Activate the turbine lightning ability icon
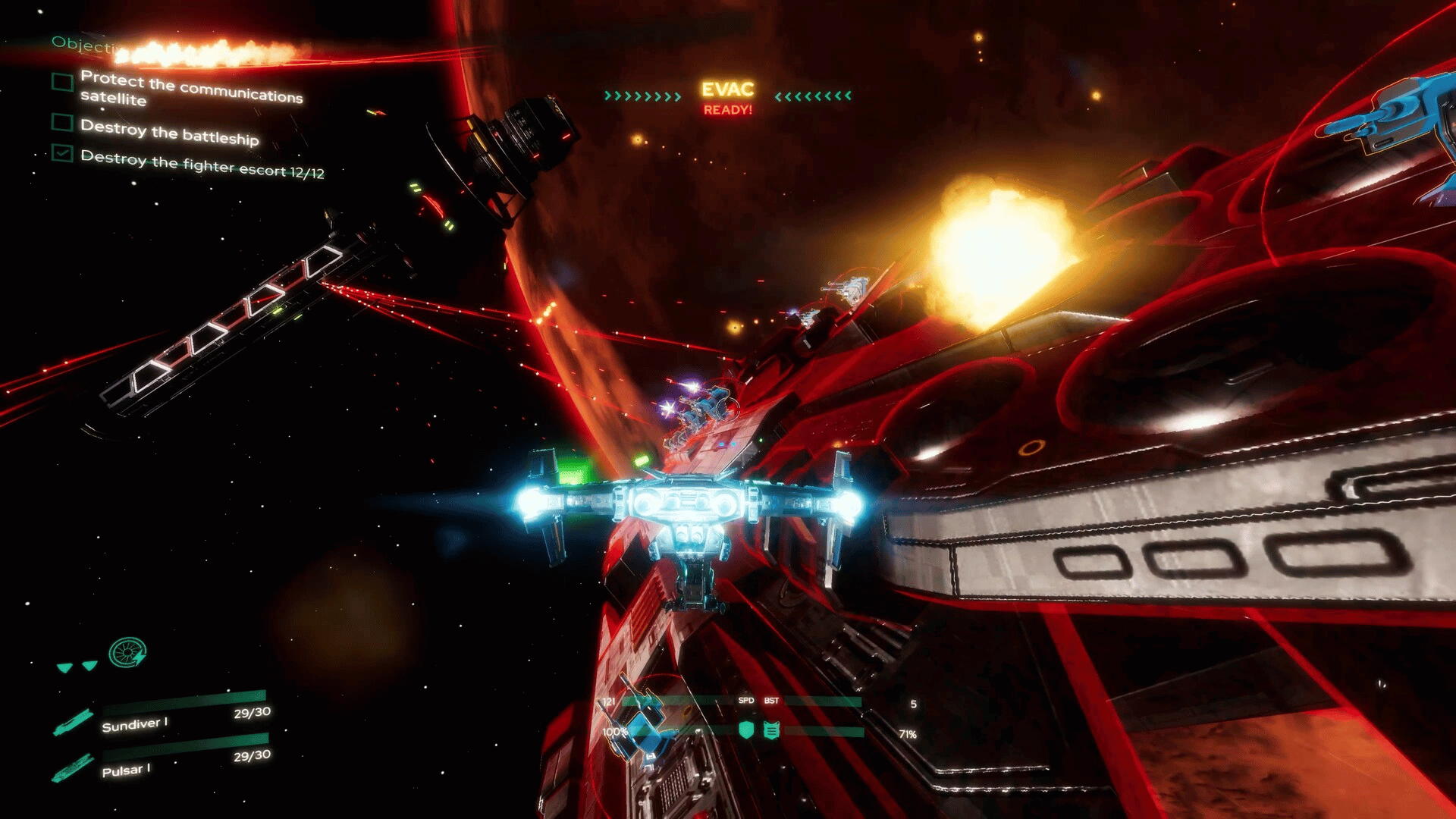 point(127,652)
